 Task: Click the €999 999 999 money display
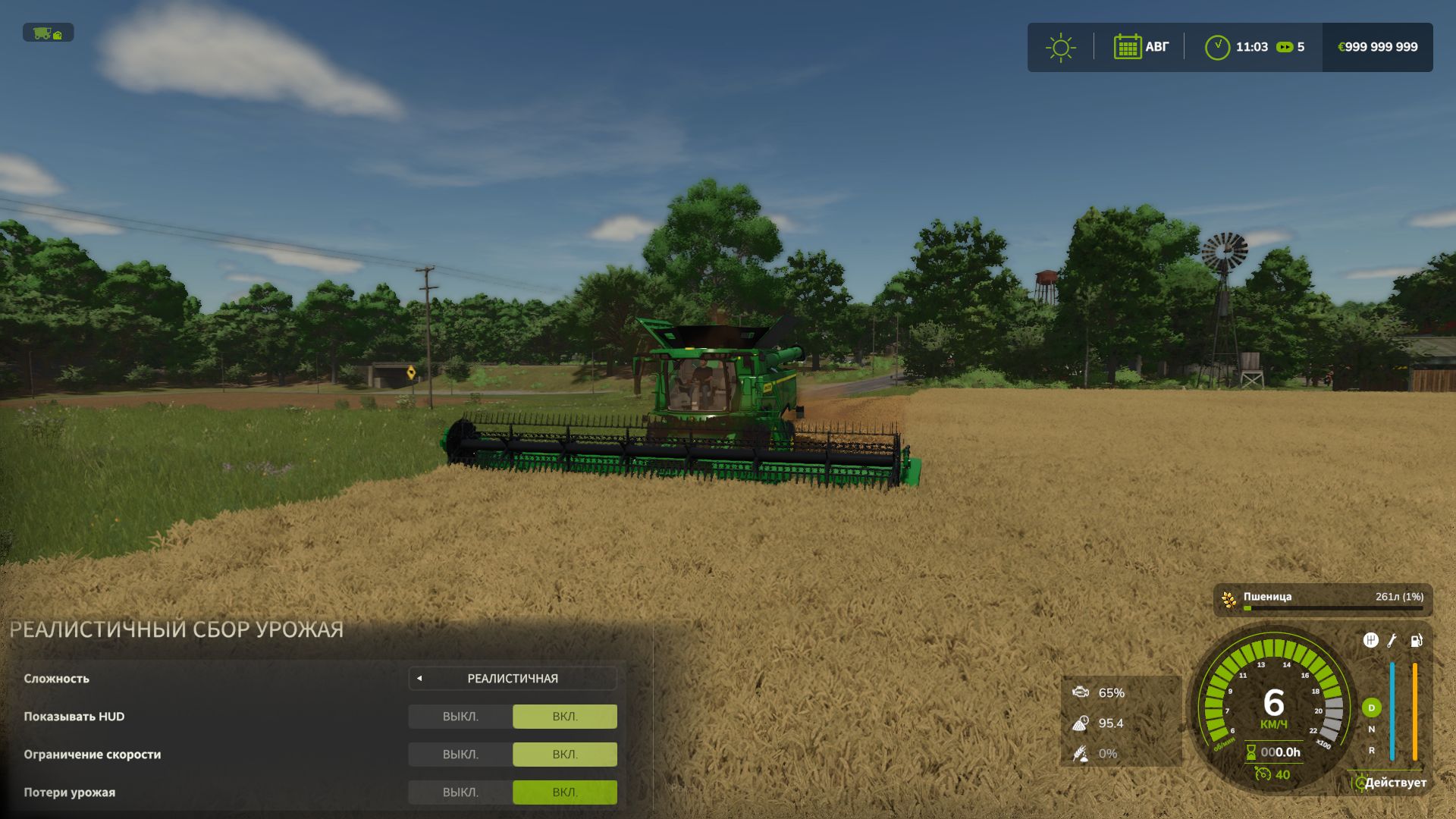pos(1378,46)
